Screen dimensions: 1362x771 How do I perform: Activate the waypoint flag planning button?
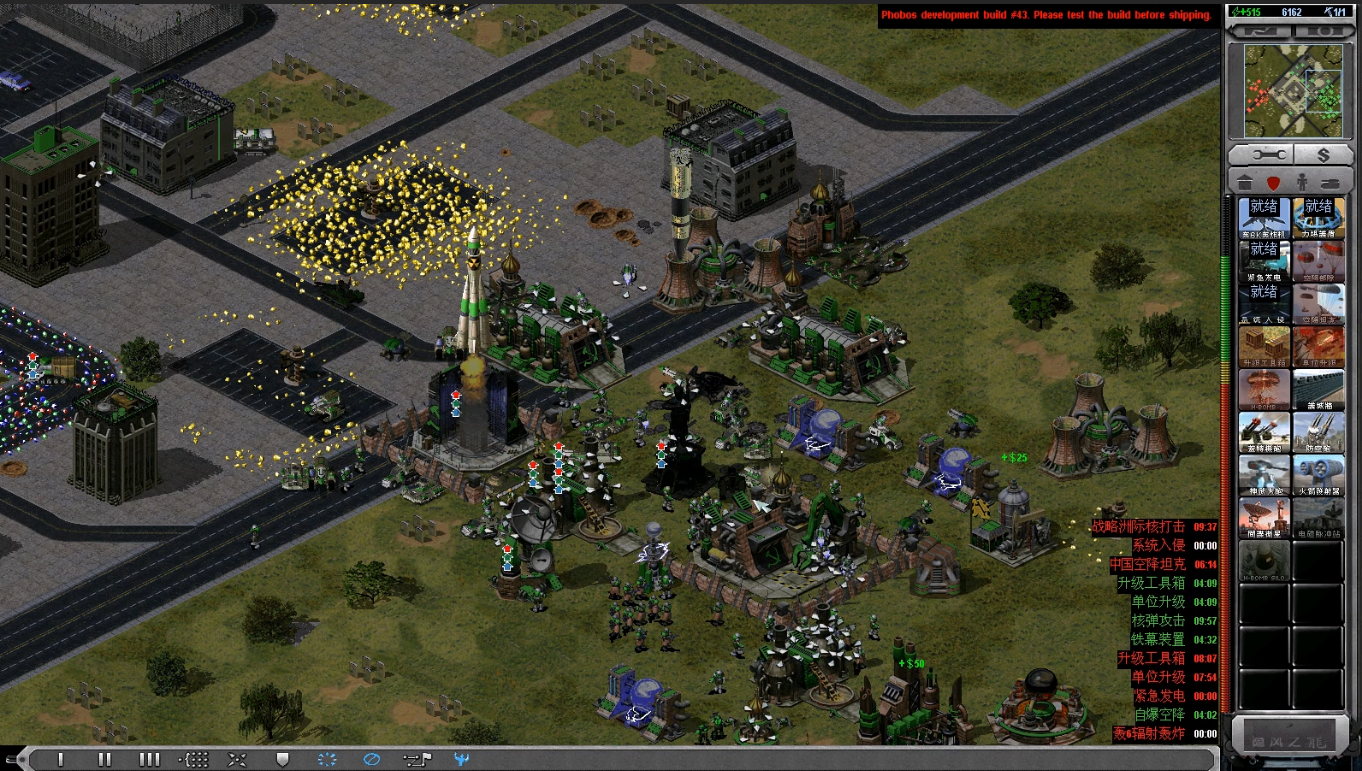[x=414, y=759]
